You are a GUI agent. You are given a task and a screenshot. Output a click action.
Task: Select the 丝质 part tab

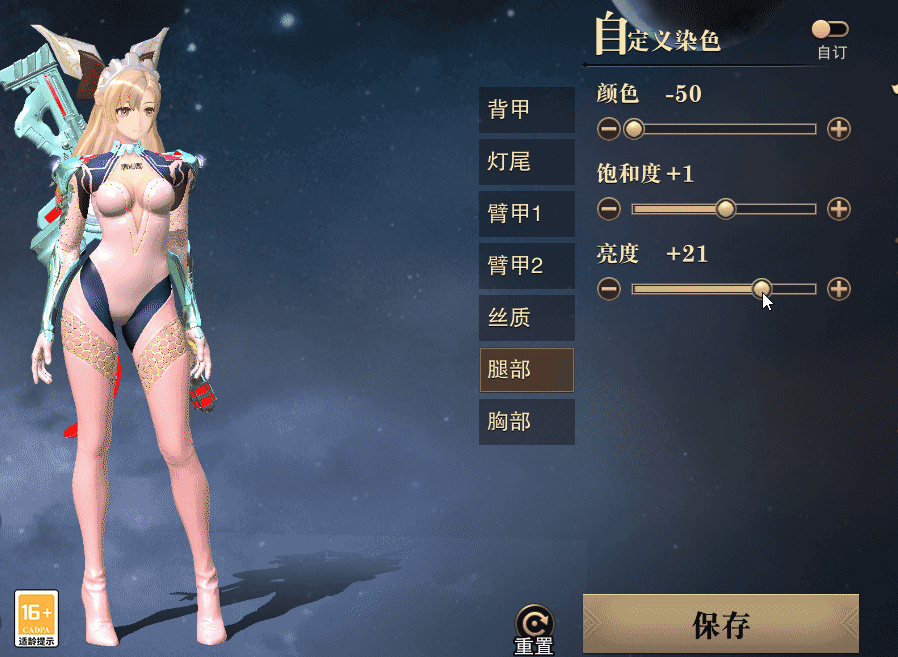(x=526, y=318)
